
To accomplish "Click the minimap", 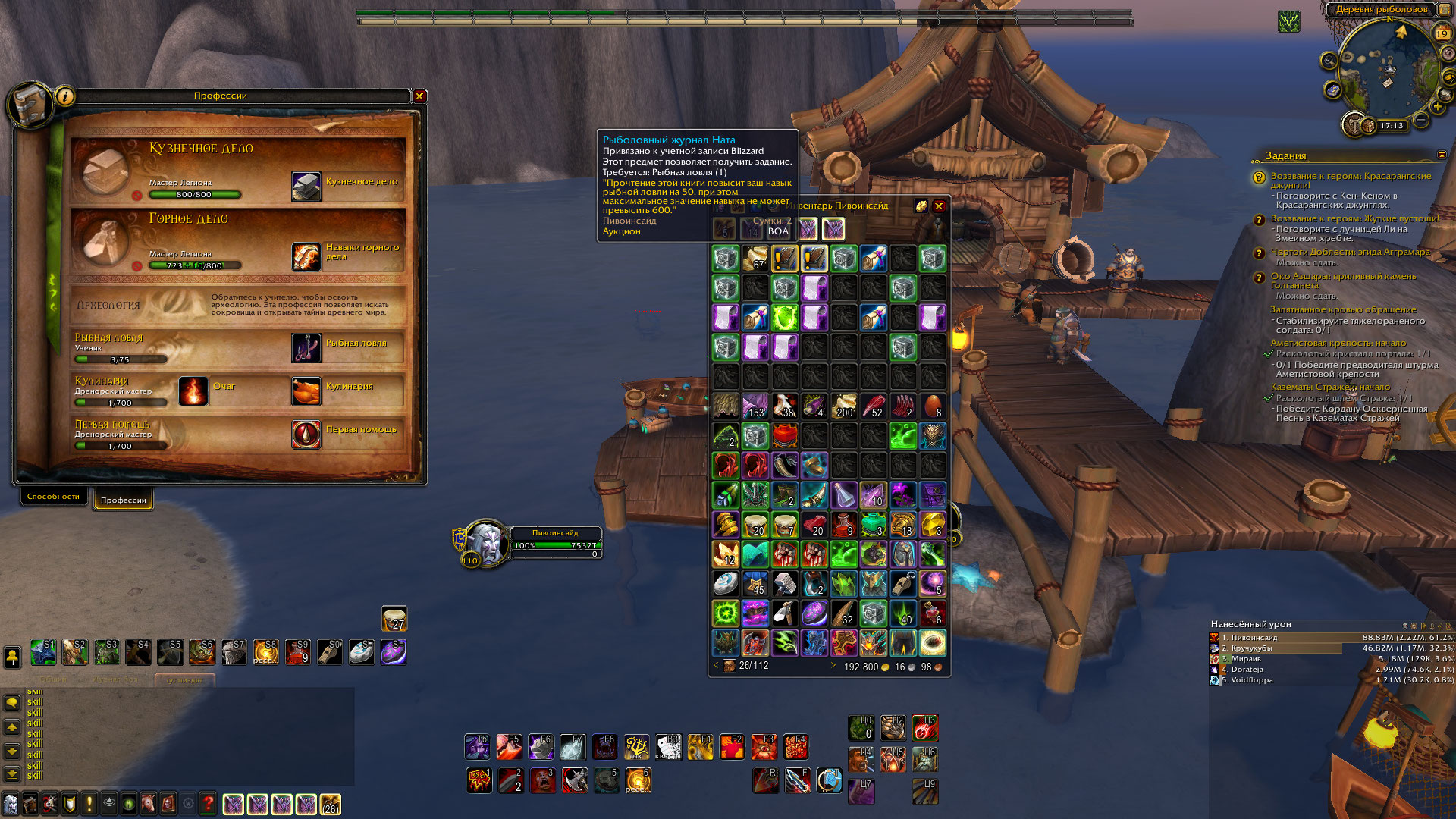I will point(1386,72).
